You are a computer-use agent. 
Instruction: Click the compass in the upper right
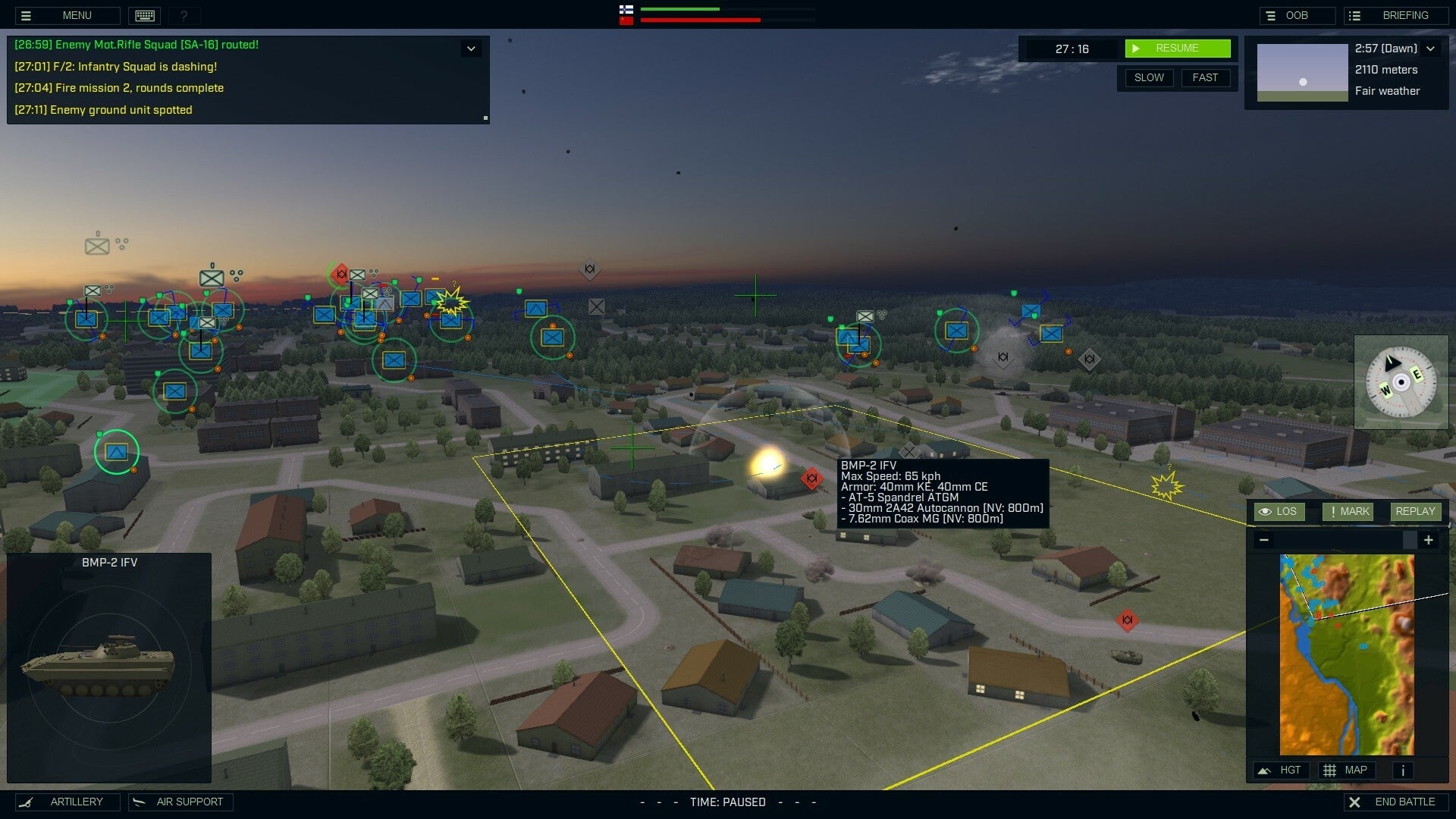point(1401,381)
